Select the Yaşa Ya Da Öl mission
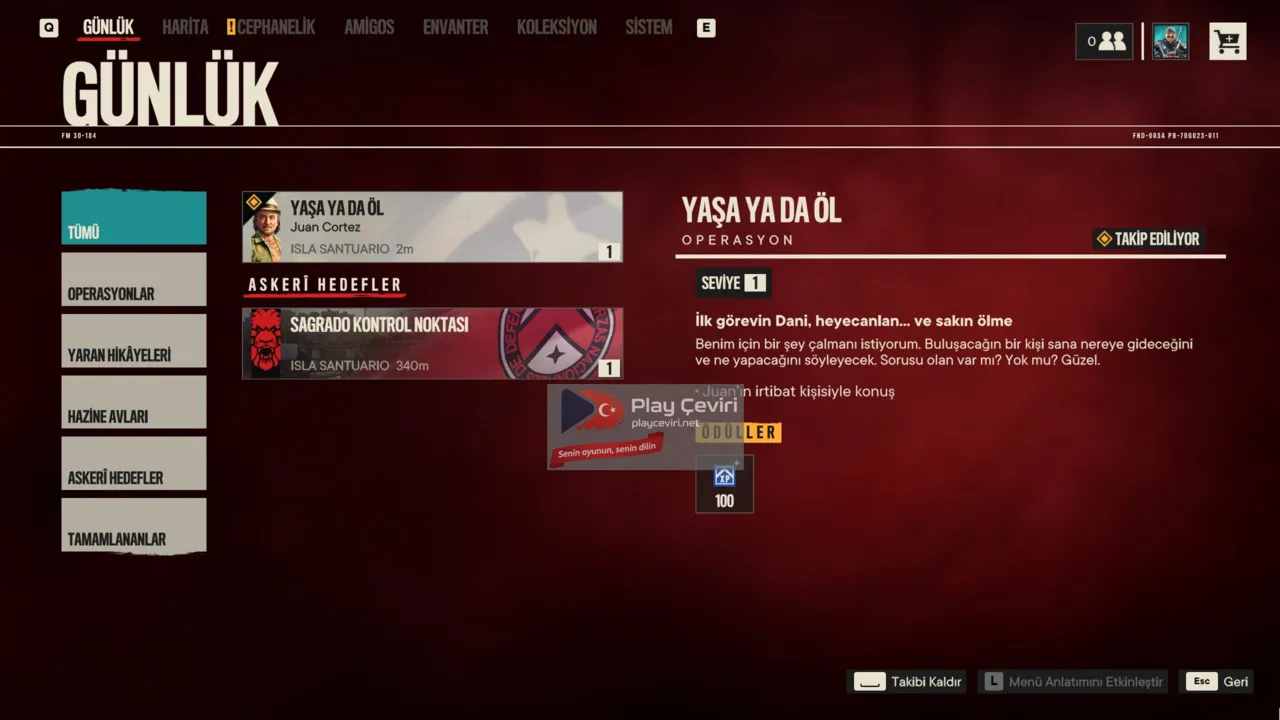 (432, 227)
